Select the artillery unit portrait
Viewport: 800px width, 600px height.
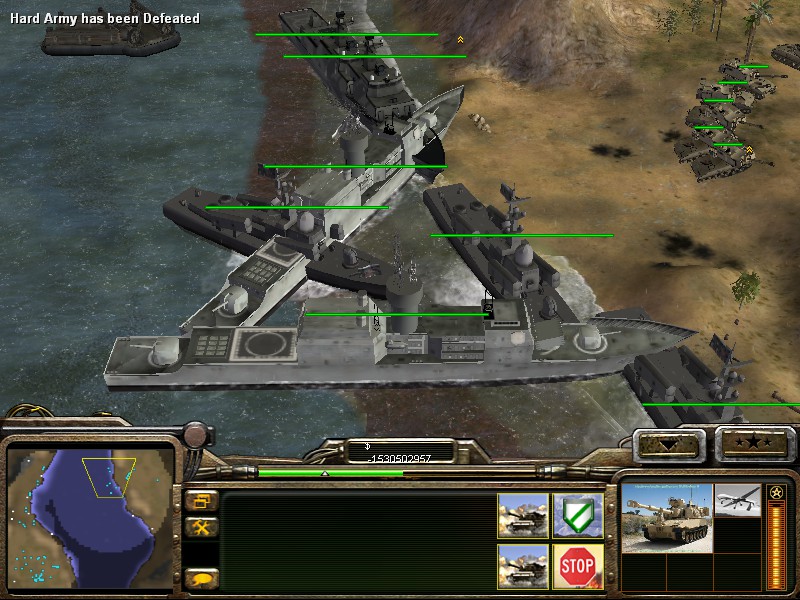click(667, 516)
